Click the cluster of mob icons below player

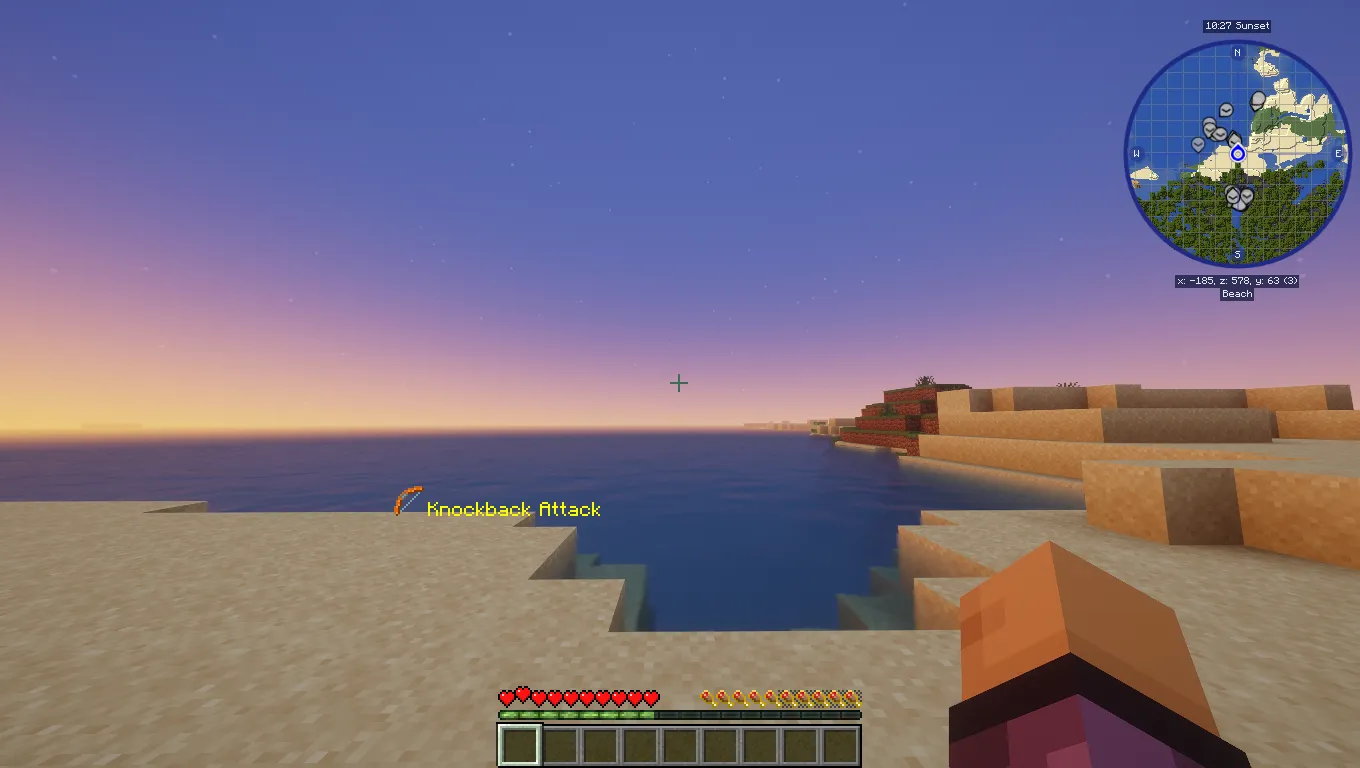point(1238,196)
